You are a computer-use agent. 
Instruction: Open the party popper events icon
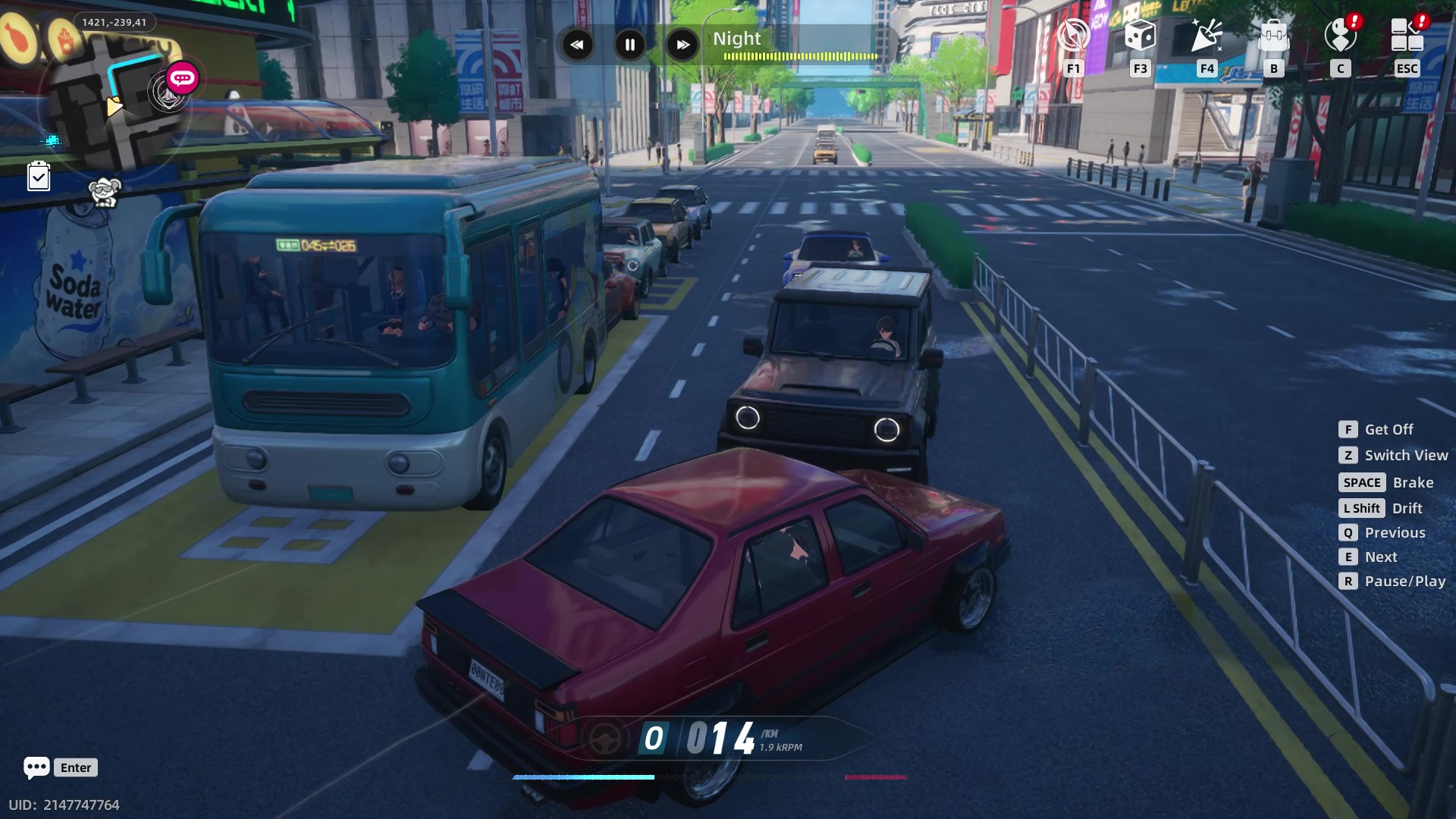1207,35
